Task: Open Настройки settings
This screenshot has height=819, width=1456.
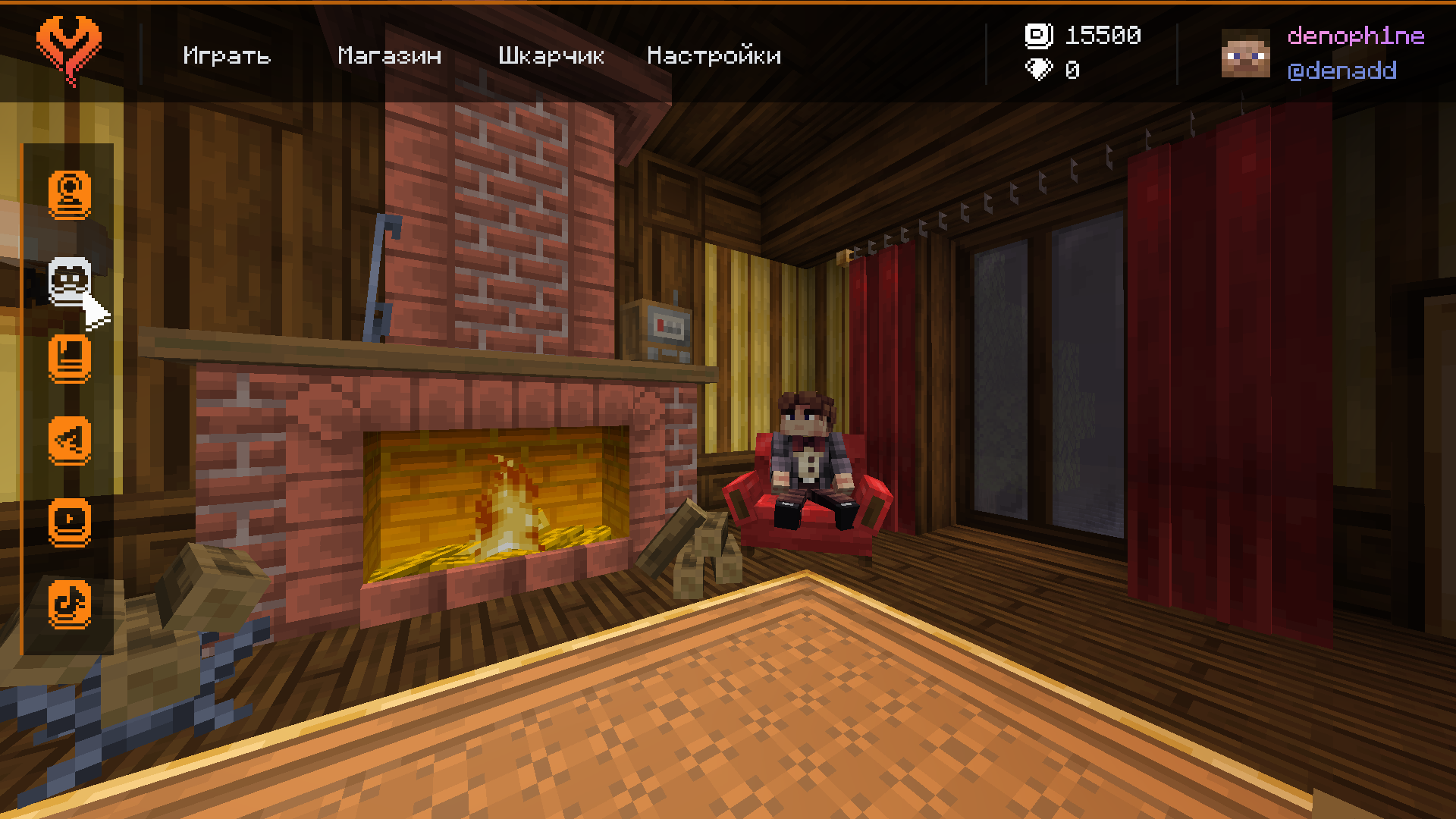Action: point(714,55)
